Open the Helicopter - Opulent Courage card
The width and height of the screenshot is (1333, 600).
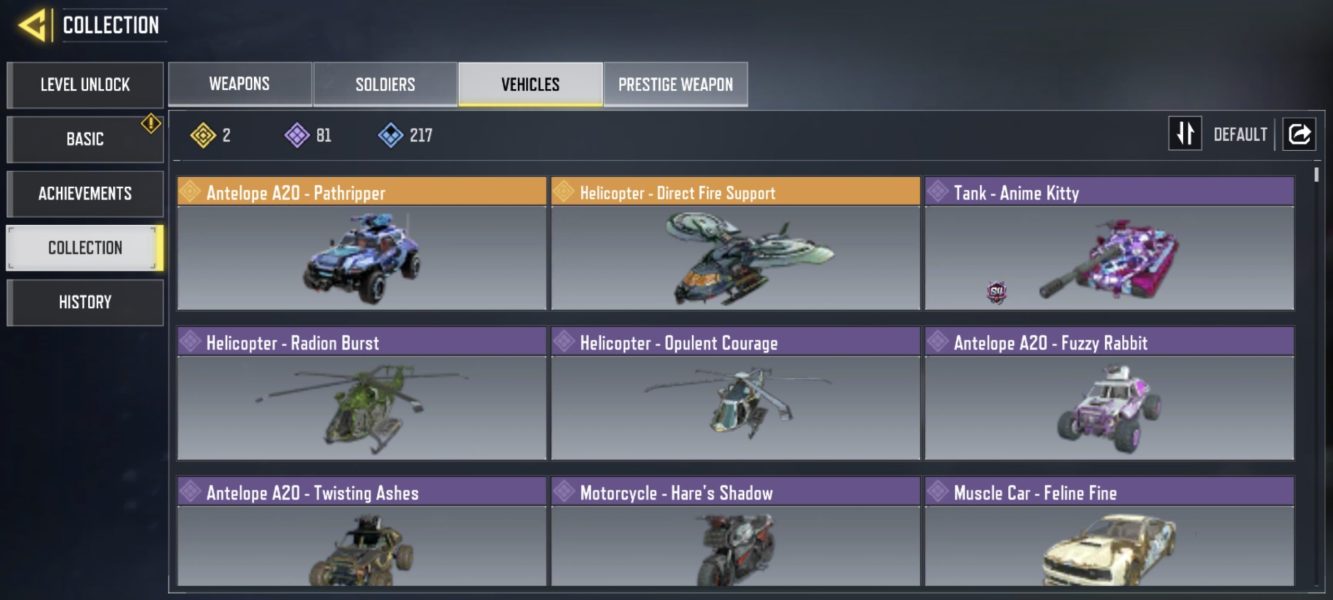(x=735, y=394)
